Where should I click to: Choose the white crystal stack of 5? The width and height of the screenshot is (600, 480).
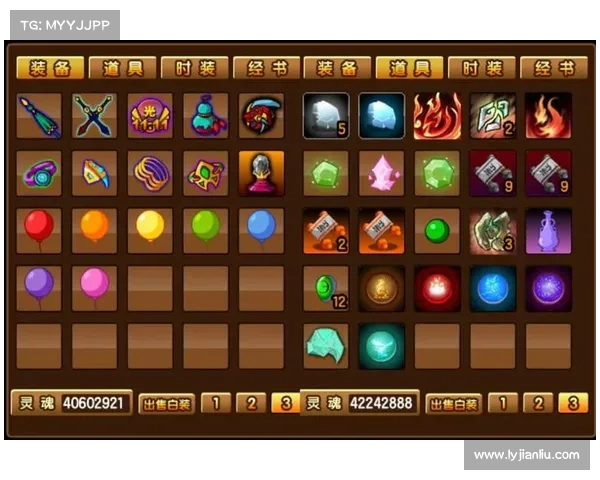tap(326, 116)
